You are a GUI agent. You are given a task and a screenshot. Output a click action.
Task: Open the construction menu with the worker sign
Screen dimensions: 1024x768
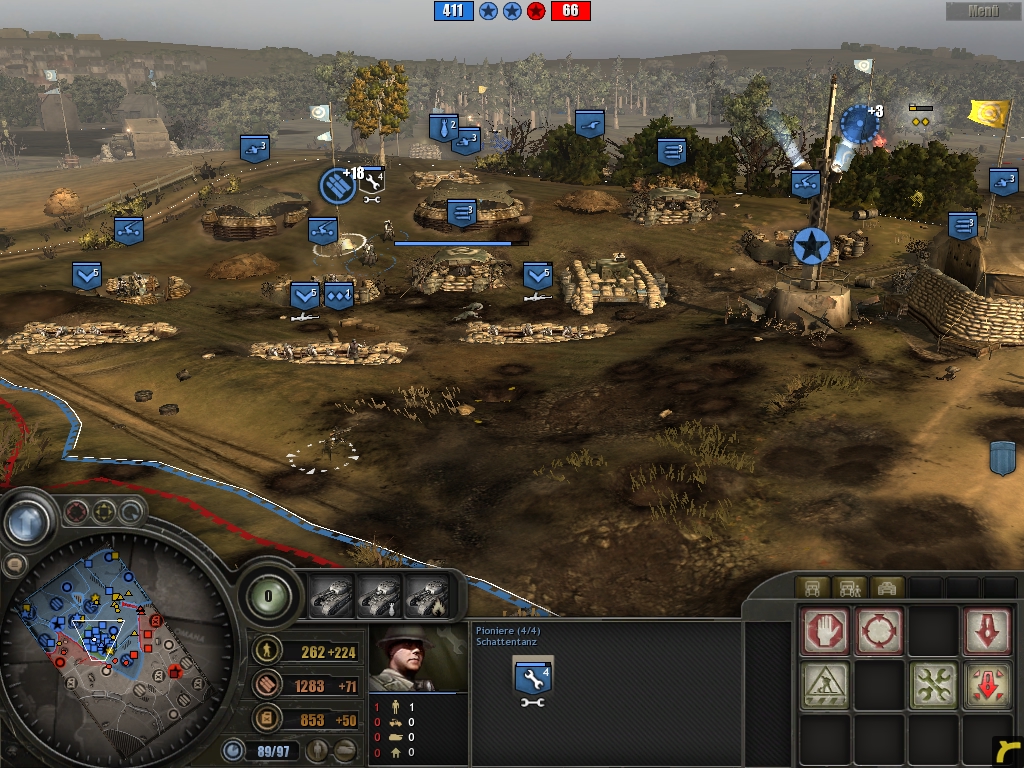[825, 685]
